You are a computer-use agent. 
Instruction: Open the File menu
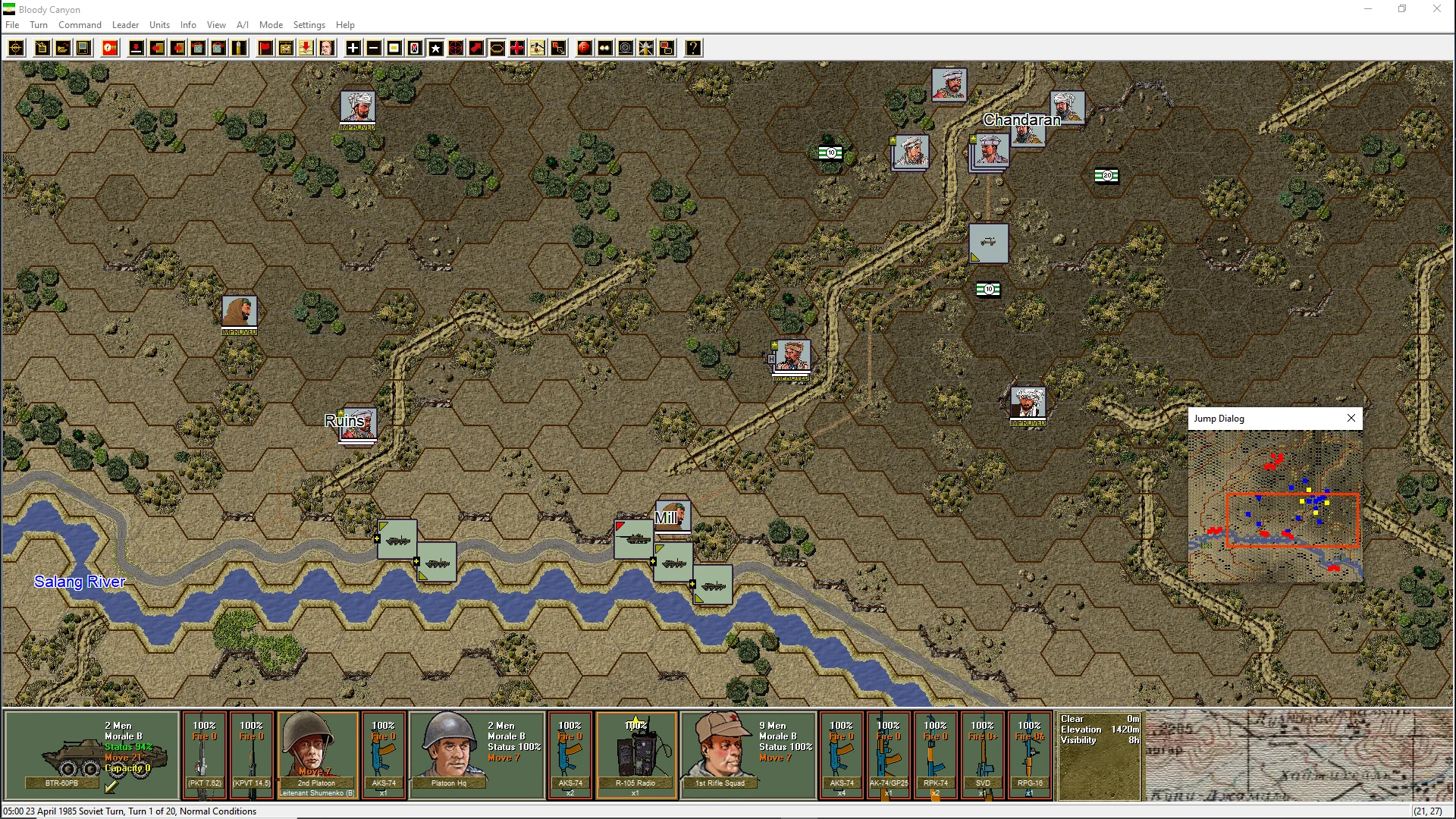[x=12, y=25]
